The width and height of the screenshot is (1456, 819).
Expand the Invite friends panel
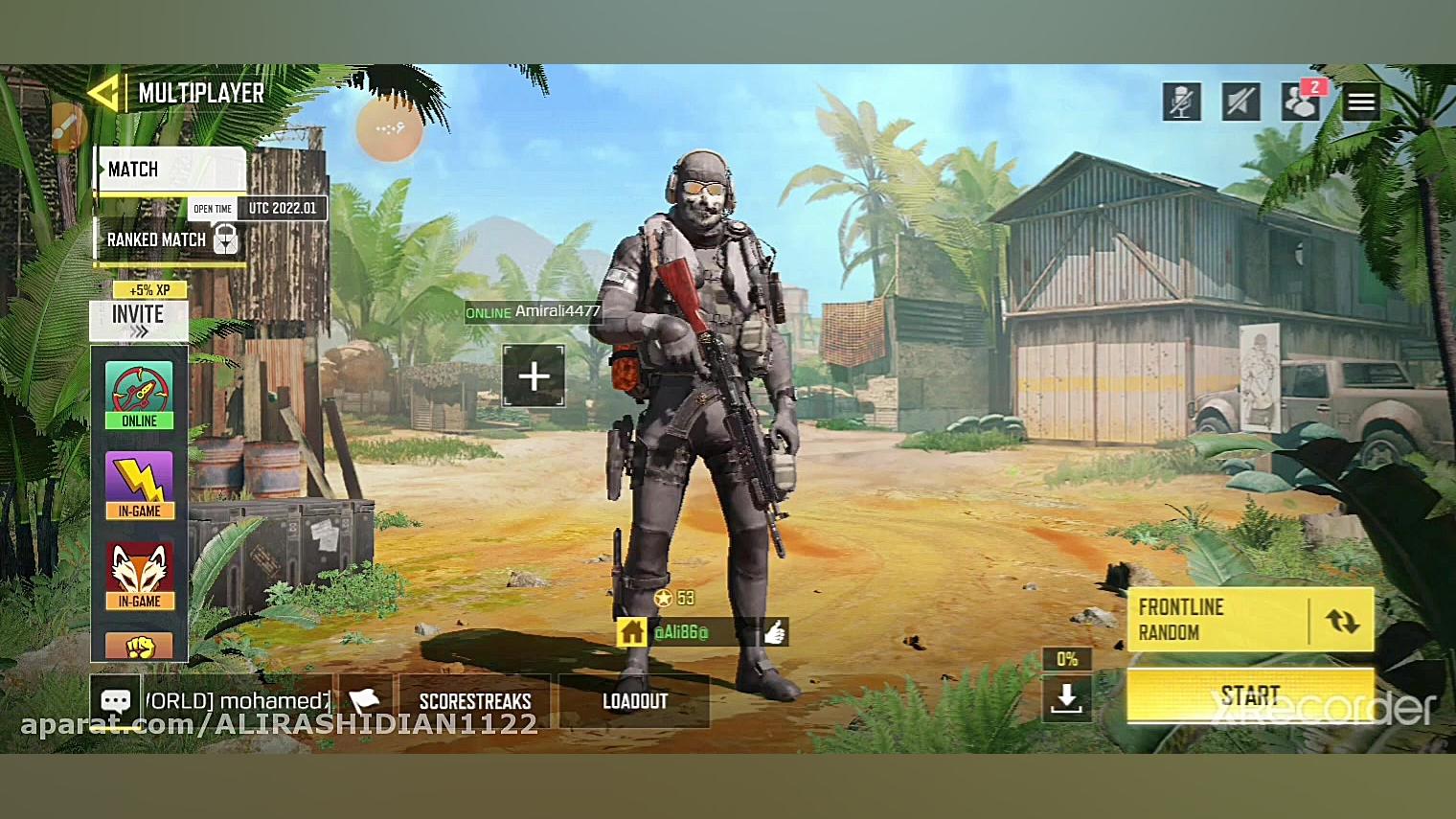click(139, 321)
